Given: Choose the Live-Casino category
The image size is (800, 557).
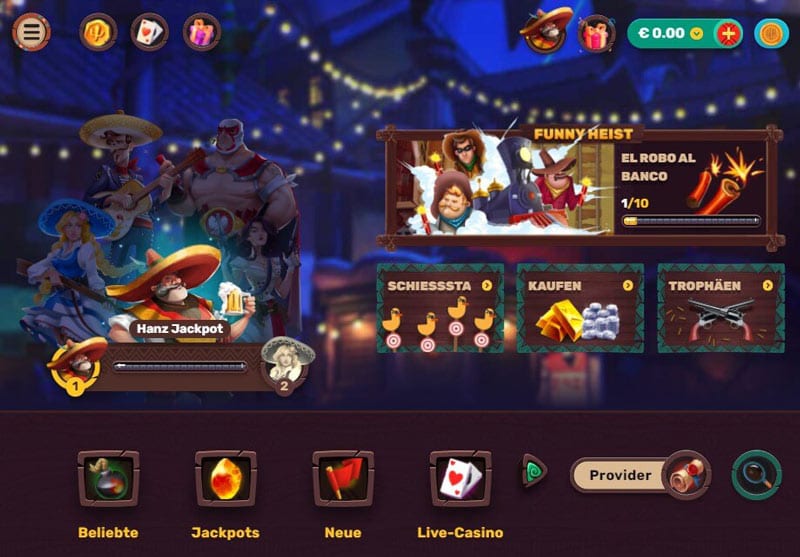Looking at the screenshot, I should (x=460, y=480).
